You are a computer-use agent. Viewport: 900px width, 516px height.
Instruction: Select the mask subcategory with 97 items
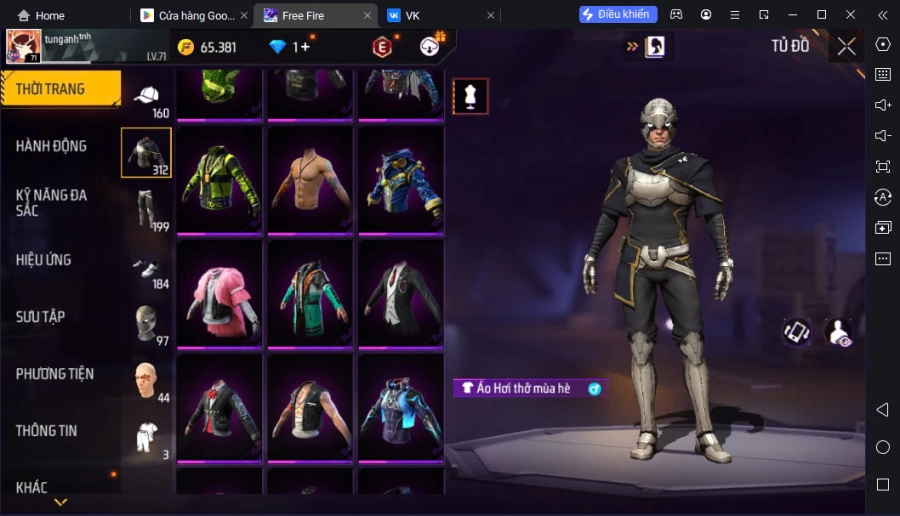click(x=147, y=325)
